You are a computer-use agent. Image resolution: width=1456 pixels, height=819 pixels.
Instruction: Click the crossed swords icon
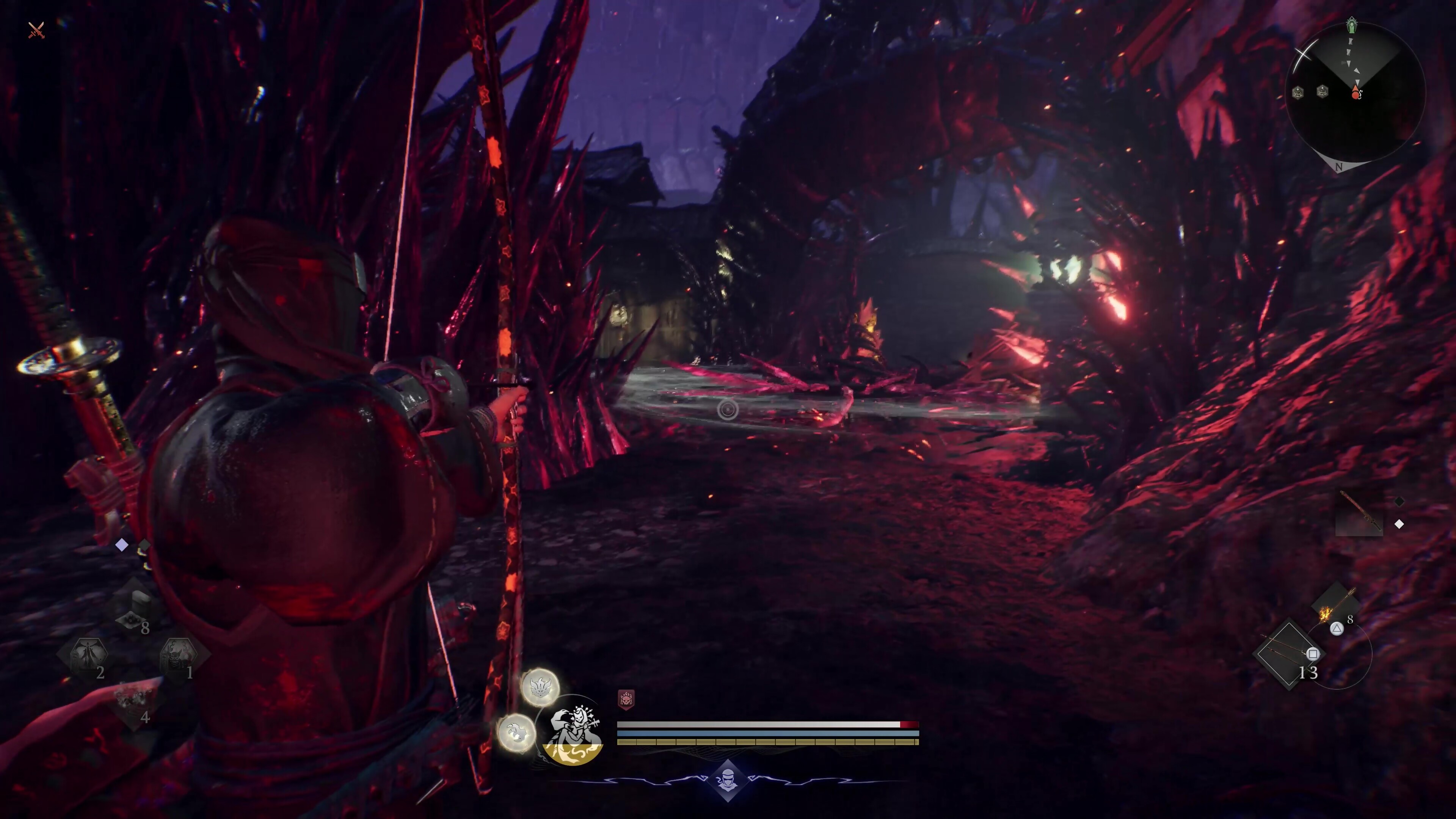[x=36, y=30]
